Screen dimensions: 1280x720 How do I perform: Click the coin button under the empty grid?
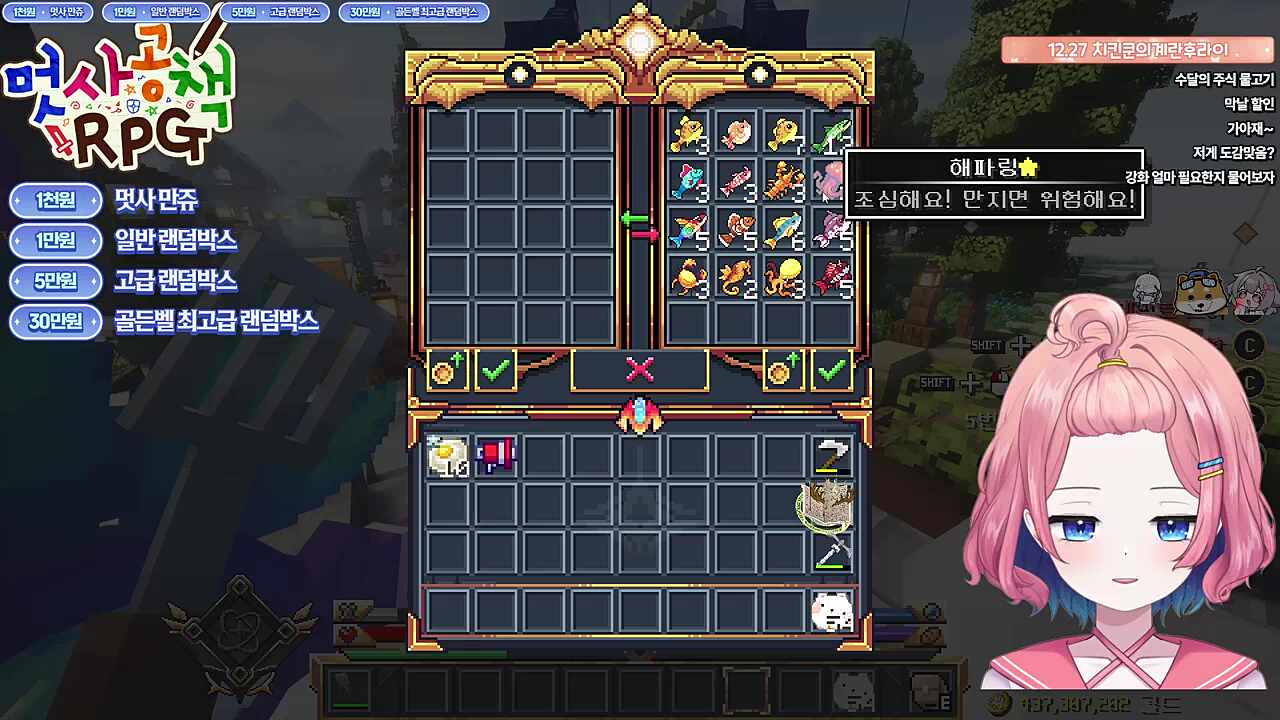(x=447, y=370)
